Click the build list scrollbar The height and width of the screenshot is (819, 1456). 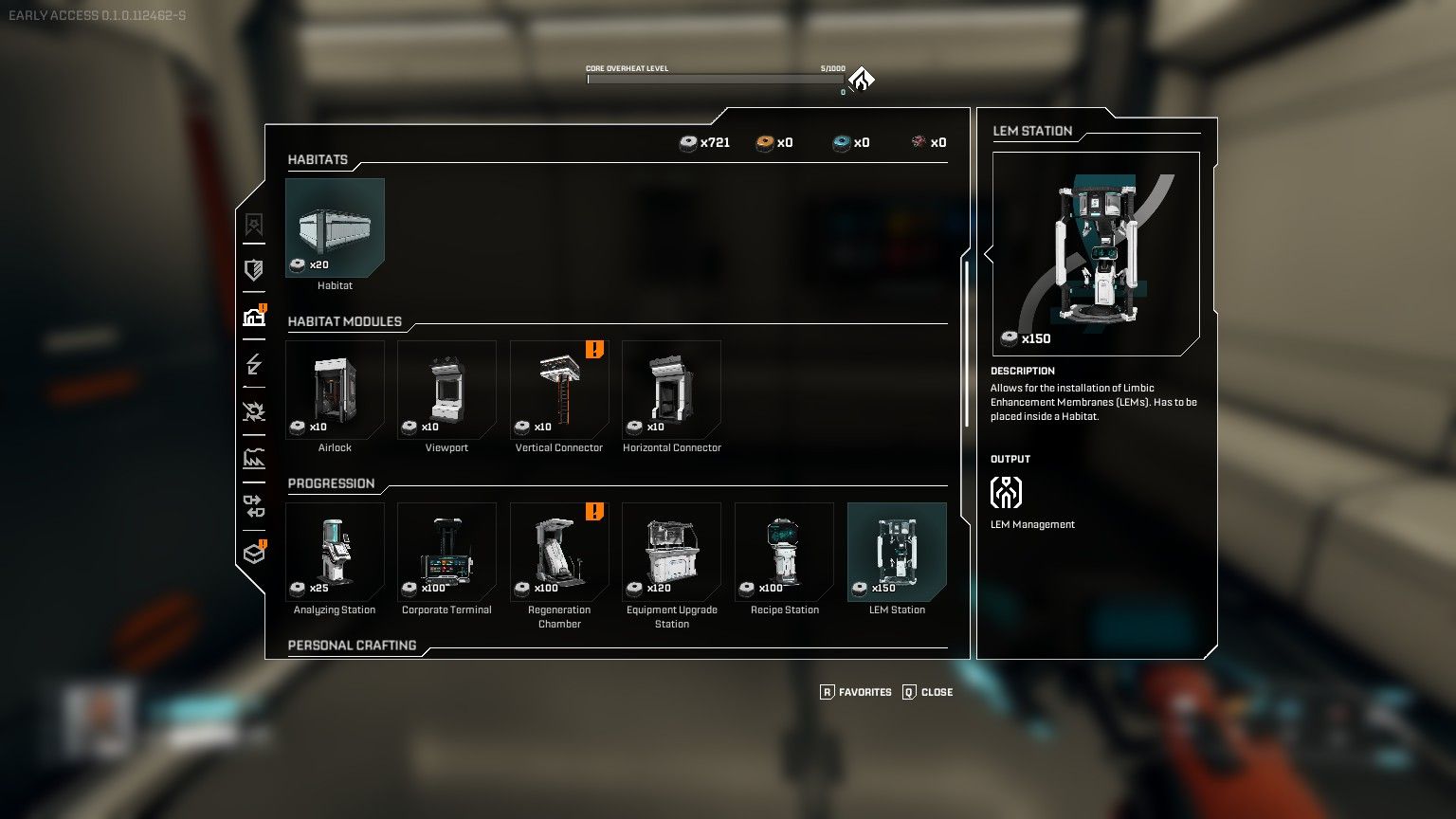[967, 343]
